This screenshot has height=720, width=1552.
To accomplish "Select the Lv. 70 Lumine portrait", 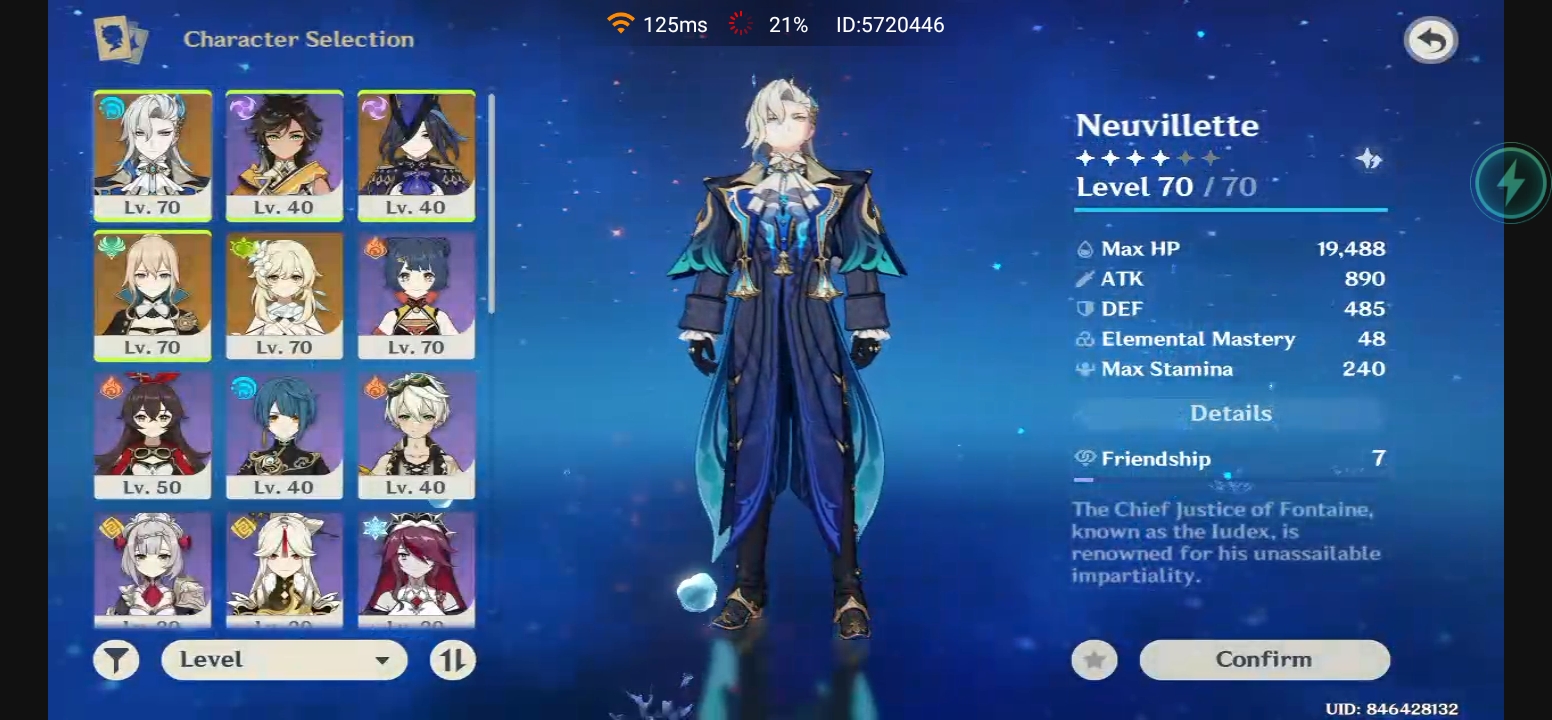I will [x=284, y=295].
